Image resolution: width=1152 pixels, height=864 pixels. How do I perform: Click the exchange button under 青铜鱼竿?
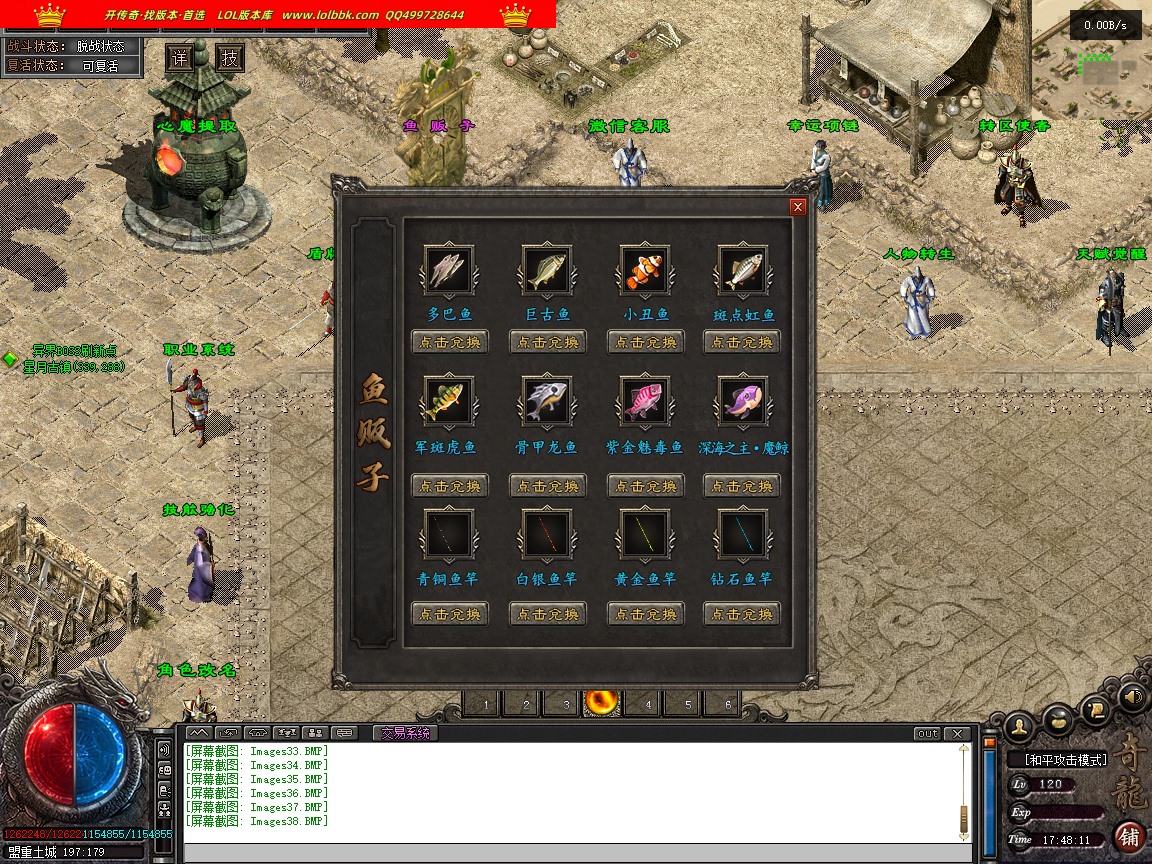pos(450,613)
